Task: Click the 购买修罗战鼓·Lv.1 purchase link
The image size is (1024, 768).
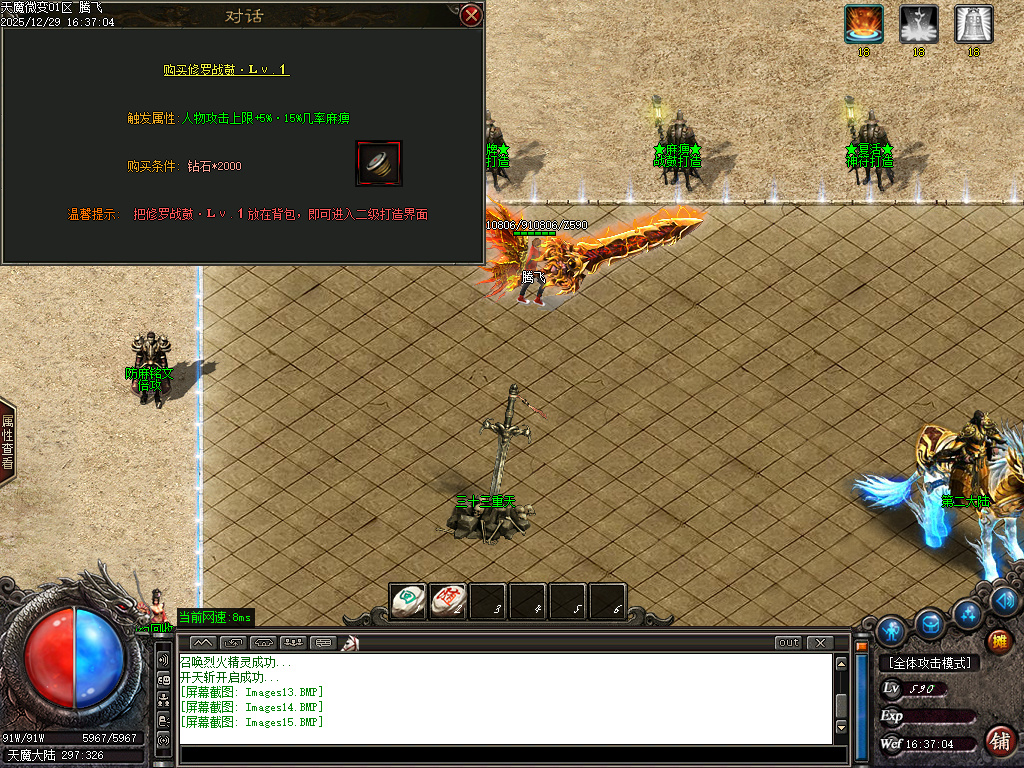Action: pos(226,70)
